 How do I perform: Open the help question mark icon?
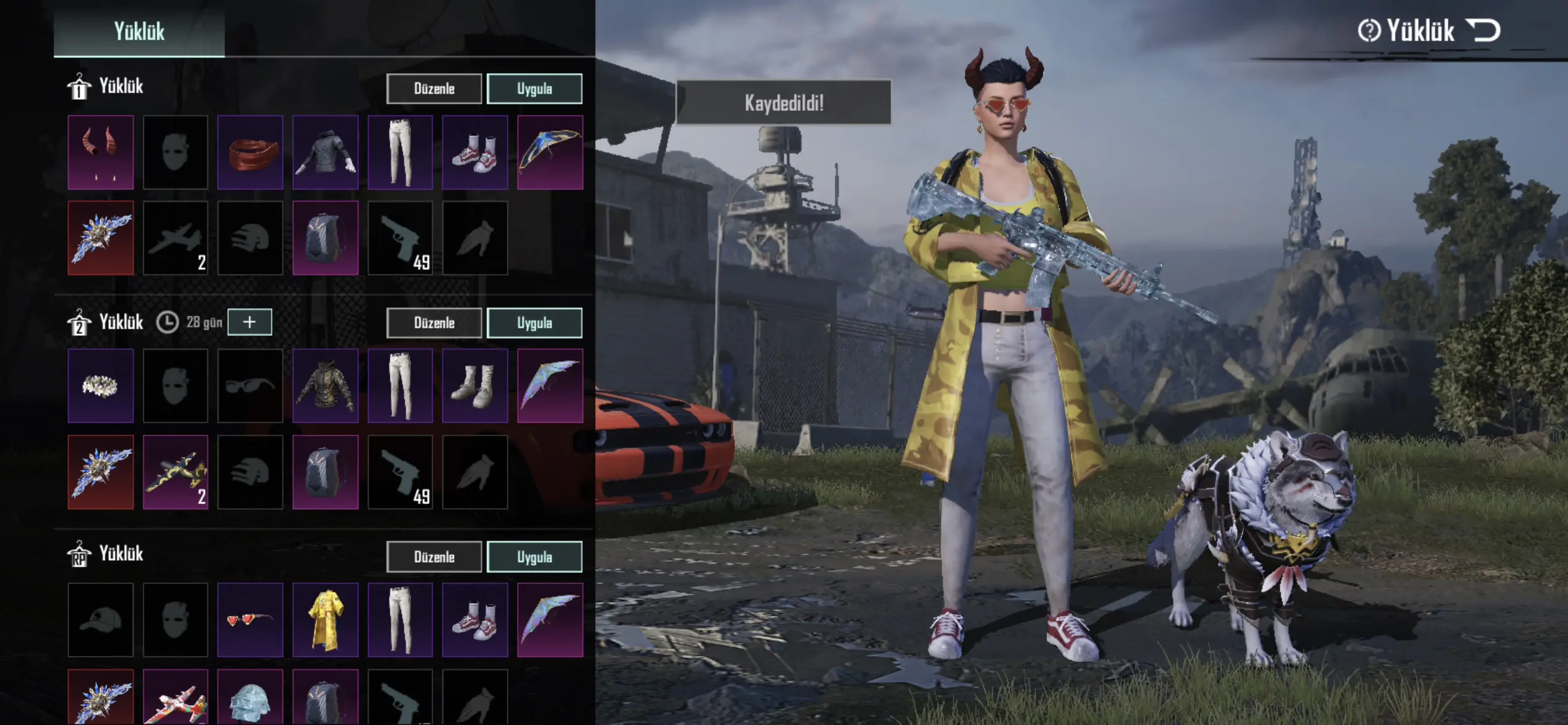[x=1369, y=30]
